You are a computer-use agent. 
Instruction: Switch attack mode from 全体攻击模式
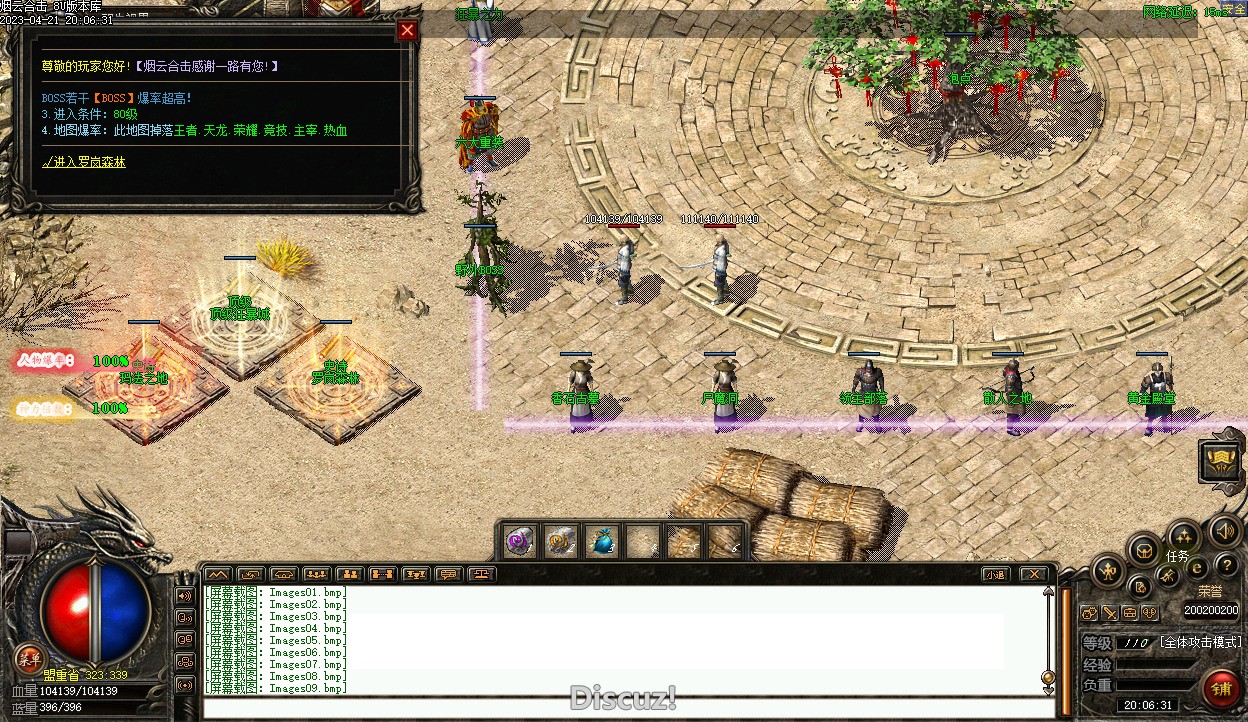point(1200,642)
